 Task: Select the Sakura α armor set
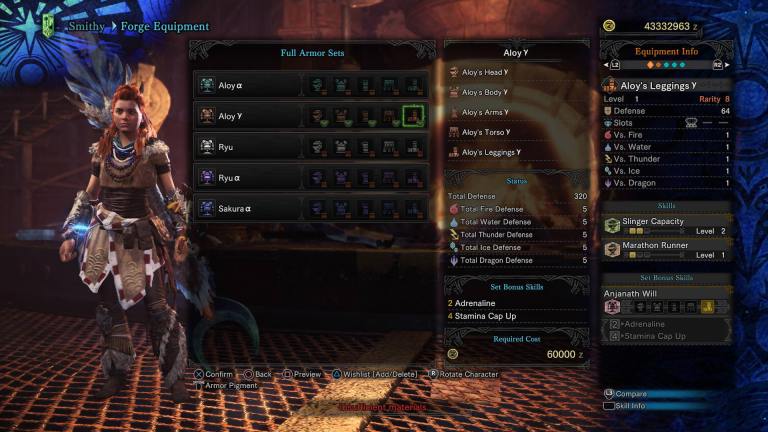(x=248, y=208)
